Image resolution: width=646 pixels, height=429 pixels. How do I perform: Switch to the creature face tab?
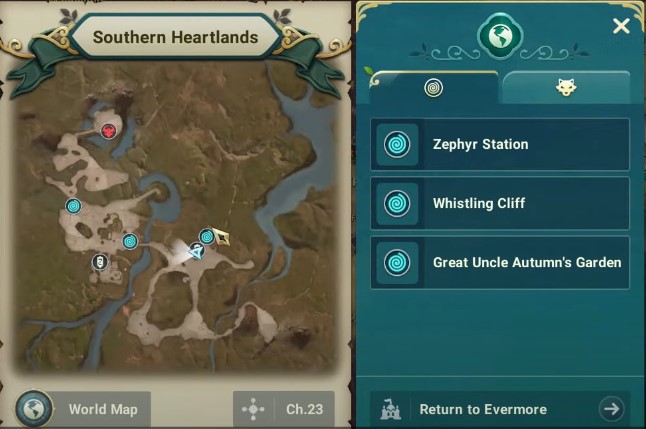pos(566,88)
